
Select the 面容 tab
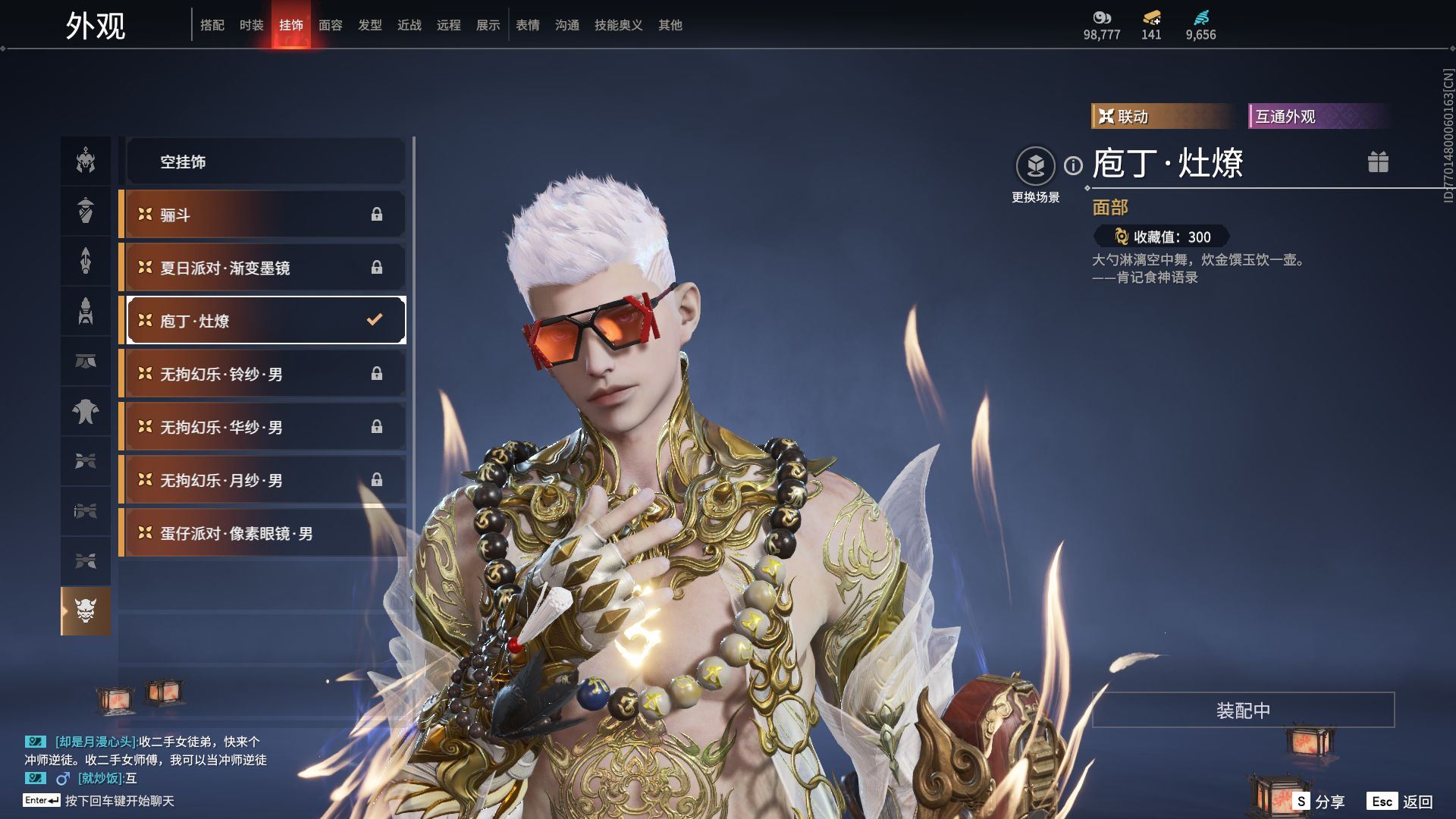tap(330, 25)
